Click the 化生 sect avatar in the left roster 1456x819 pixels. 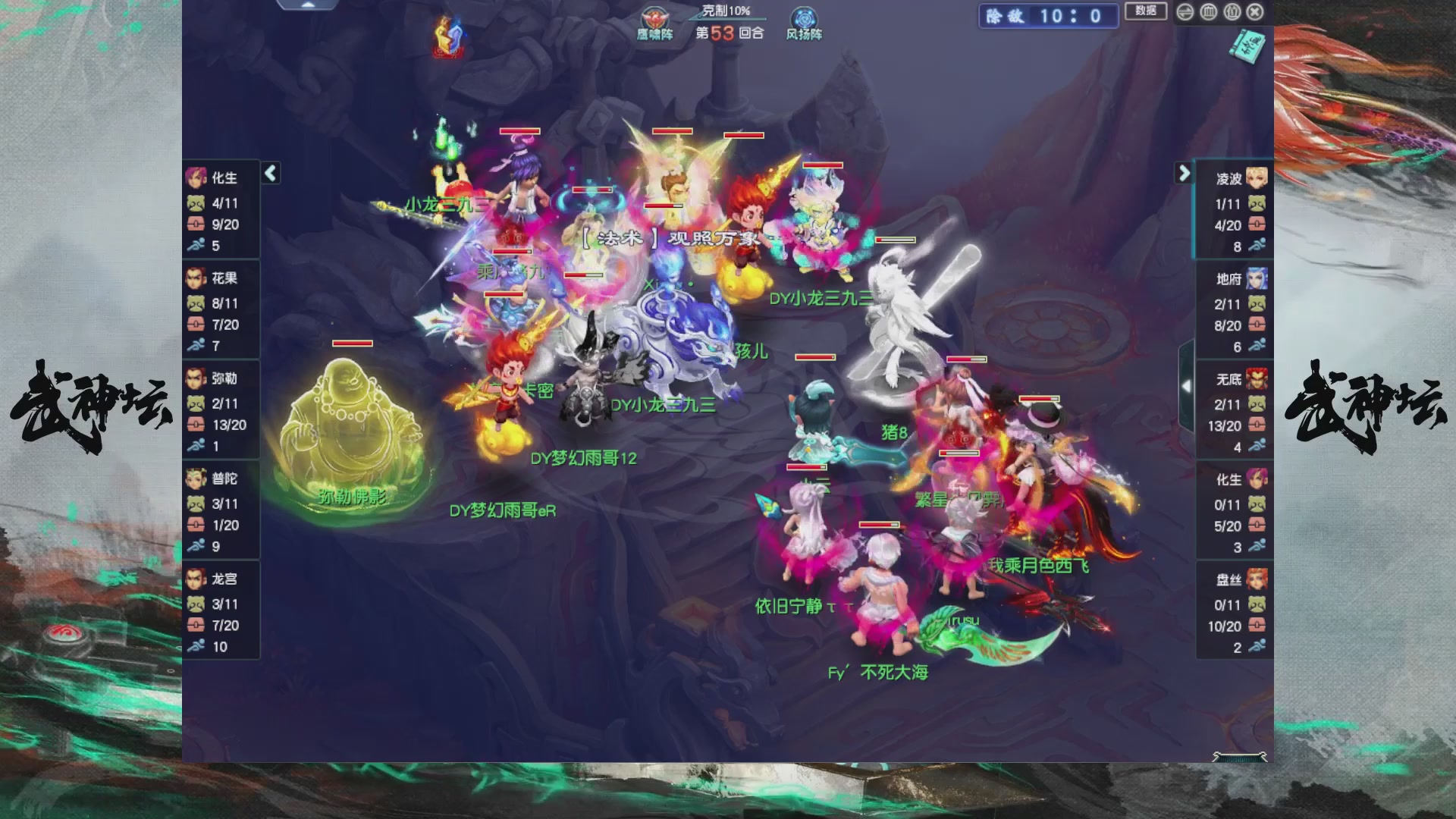[195, 177]
